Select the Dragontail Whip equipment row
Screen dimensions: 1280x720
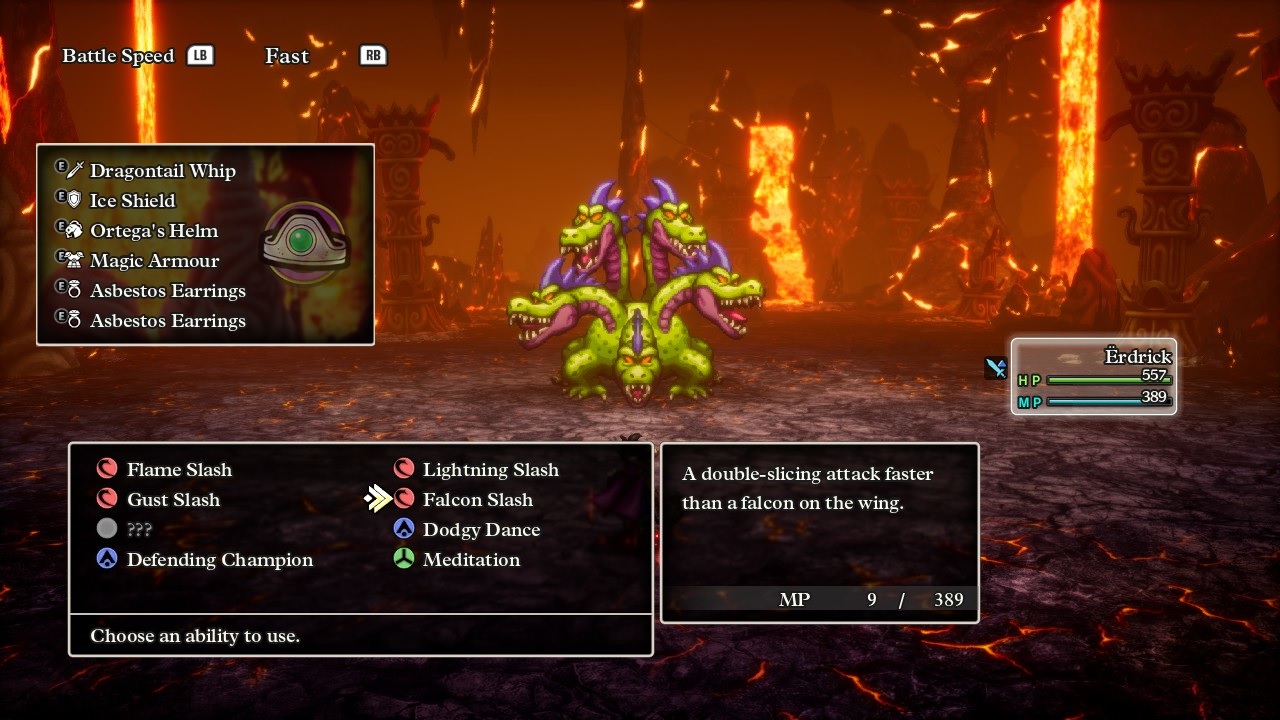[x=162, y=171]
